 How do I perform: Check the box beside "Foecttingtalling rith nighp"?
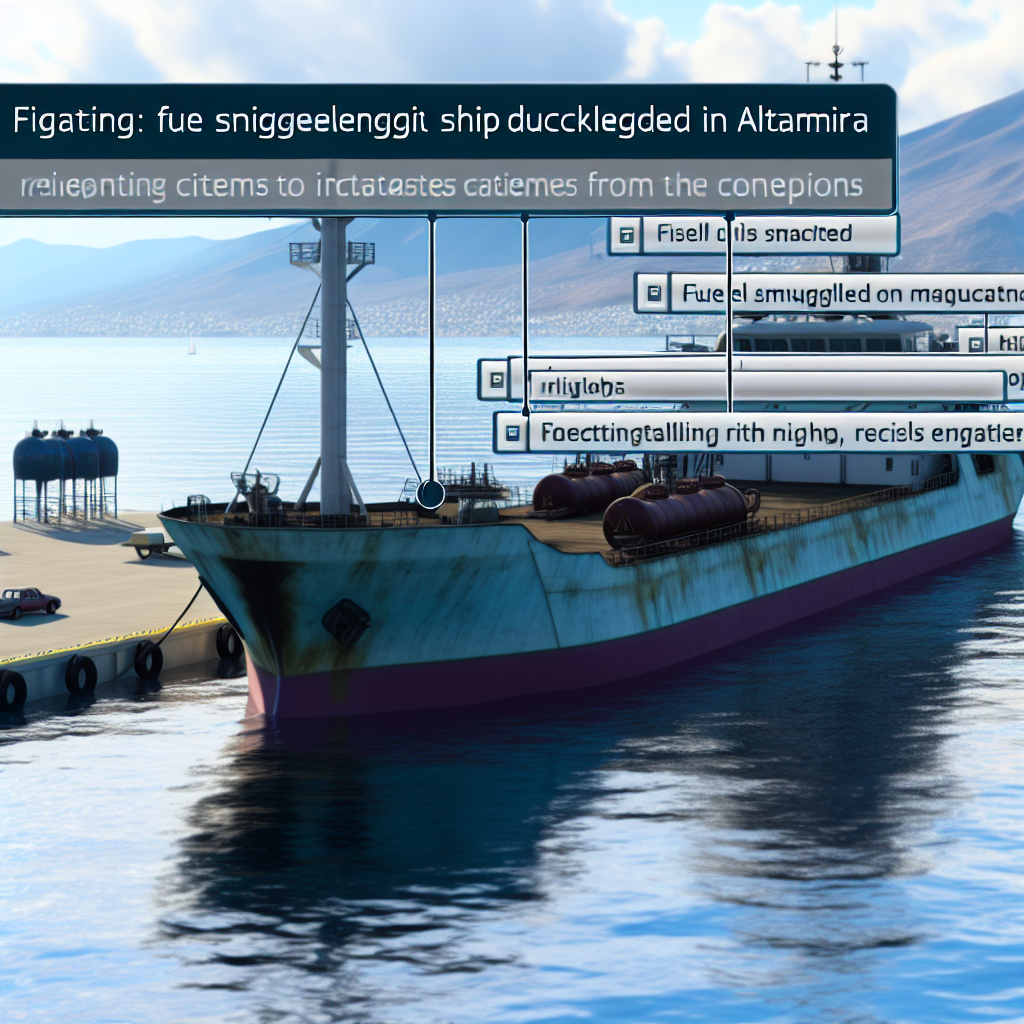click(x=512, y=434)
